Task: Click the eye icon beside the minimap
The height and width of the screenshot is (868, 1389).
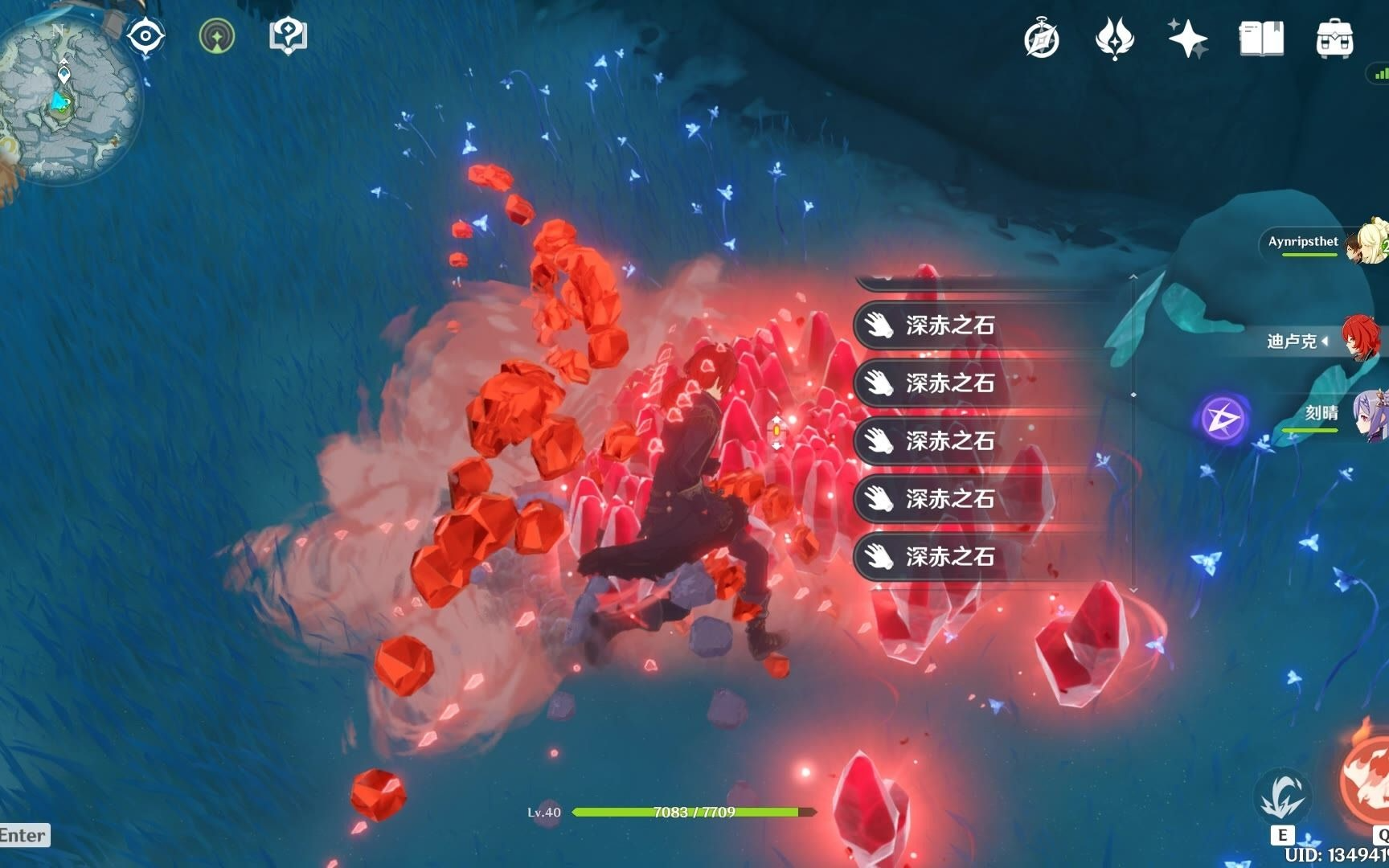Action: point(145,36)
